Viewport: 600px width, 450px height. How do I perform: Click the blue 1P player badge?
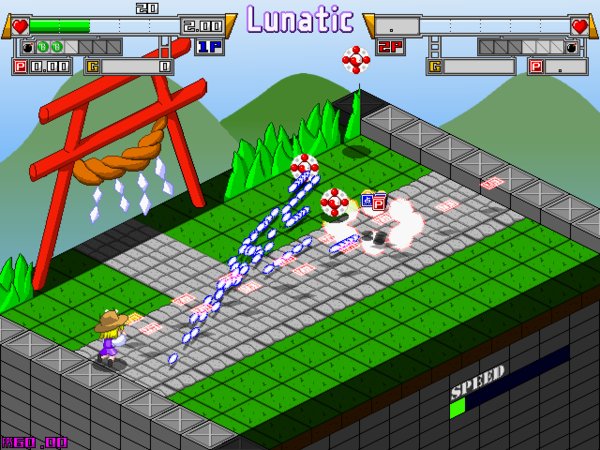[x=209, y=46]
